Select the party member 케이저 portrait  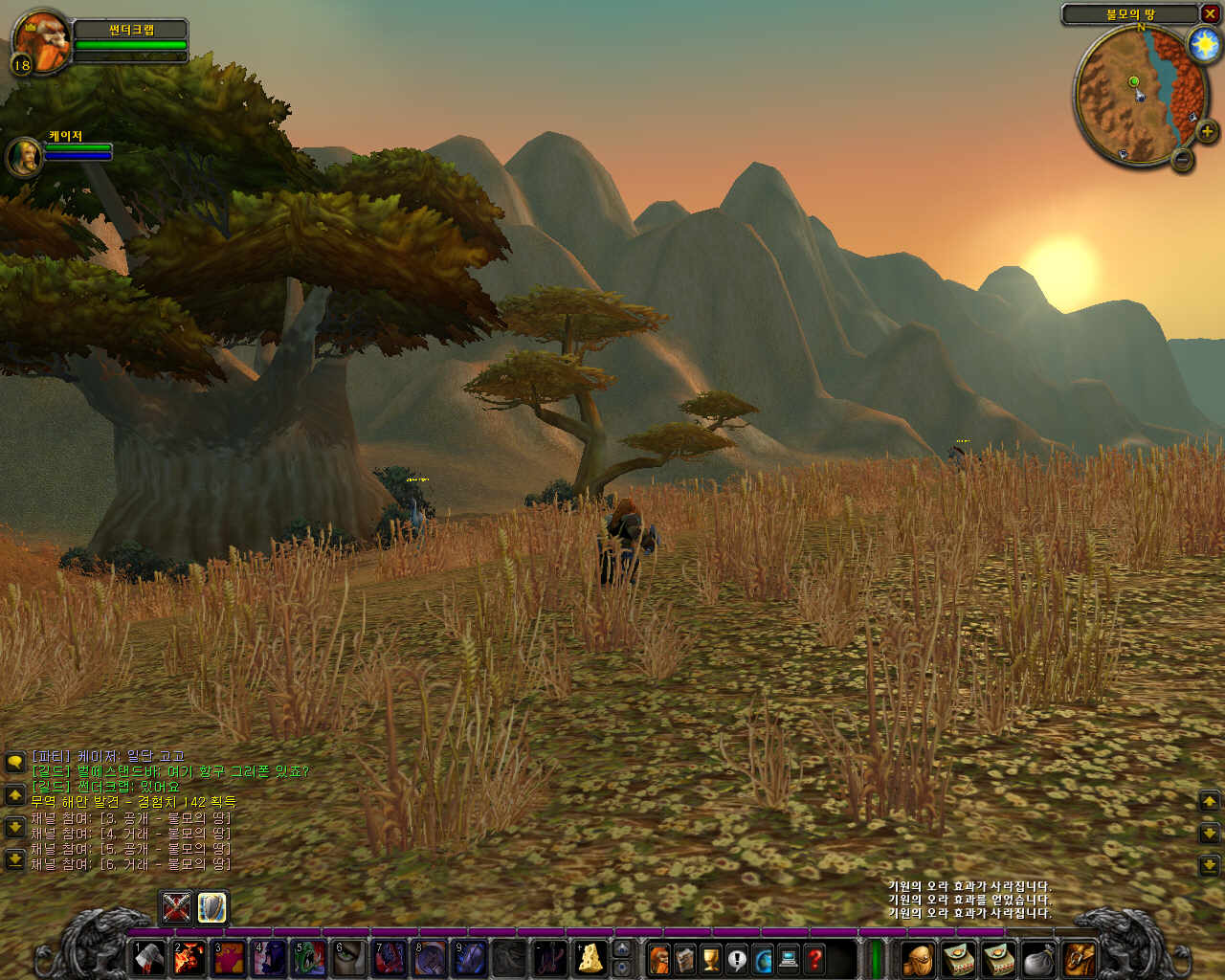coord(23,156)
